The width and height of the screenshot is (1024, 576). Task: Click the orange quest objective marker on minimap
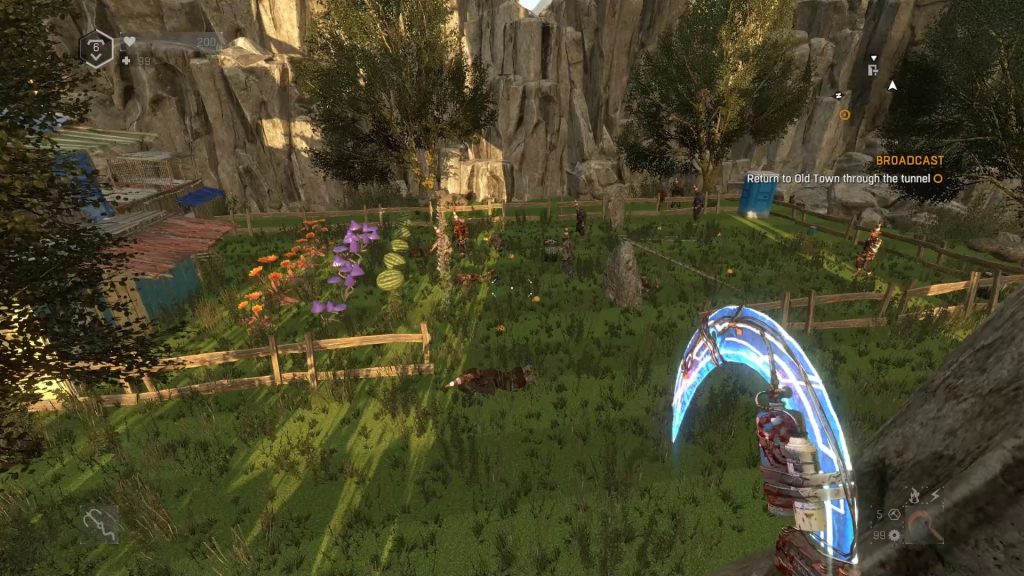pos(844,114)
